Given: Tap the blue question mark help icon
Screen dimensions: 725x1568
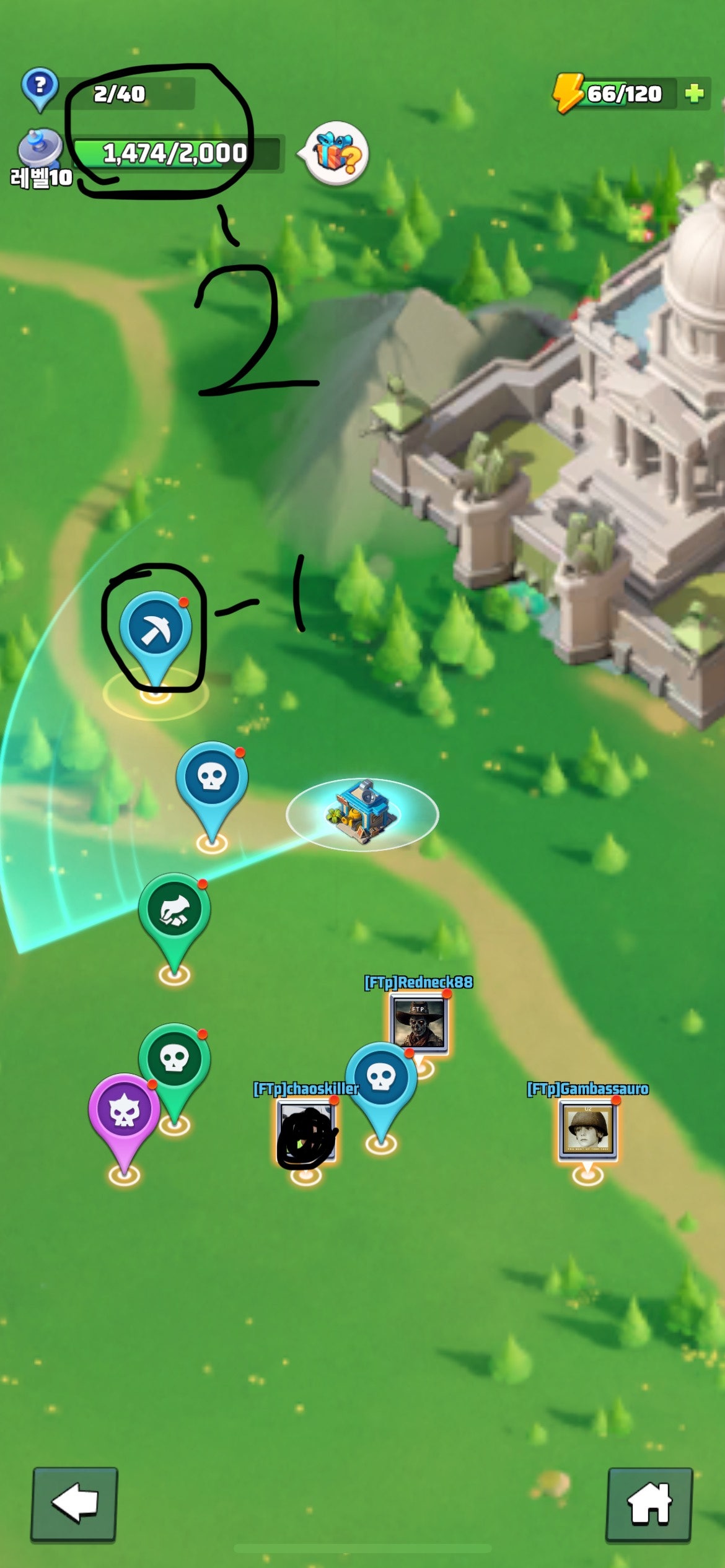Looking at the screenshot, I should [40, 87].
